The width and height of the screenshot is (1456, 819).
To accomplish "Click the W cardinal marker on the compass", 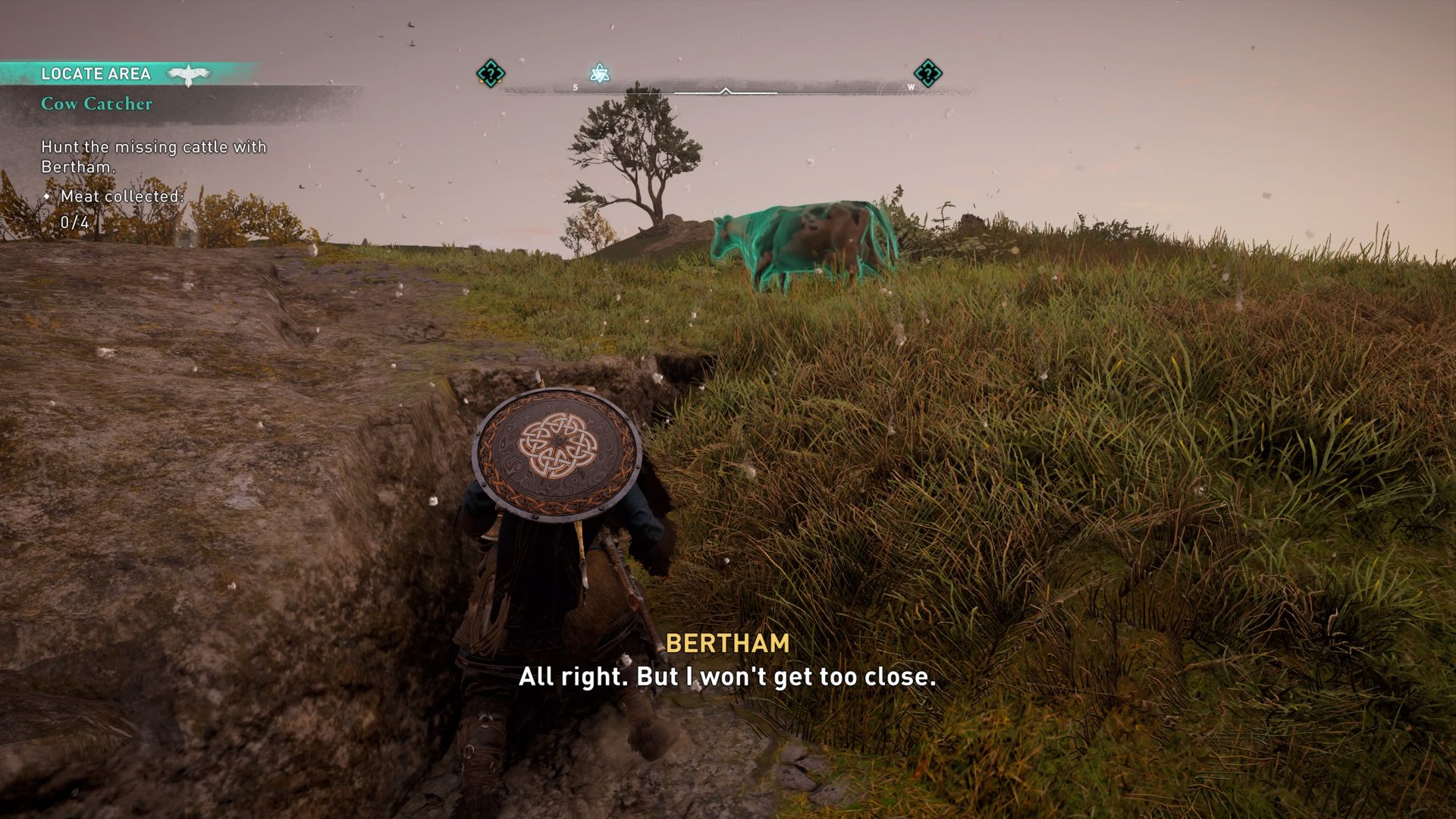I will (908, 86).
